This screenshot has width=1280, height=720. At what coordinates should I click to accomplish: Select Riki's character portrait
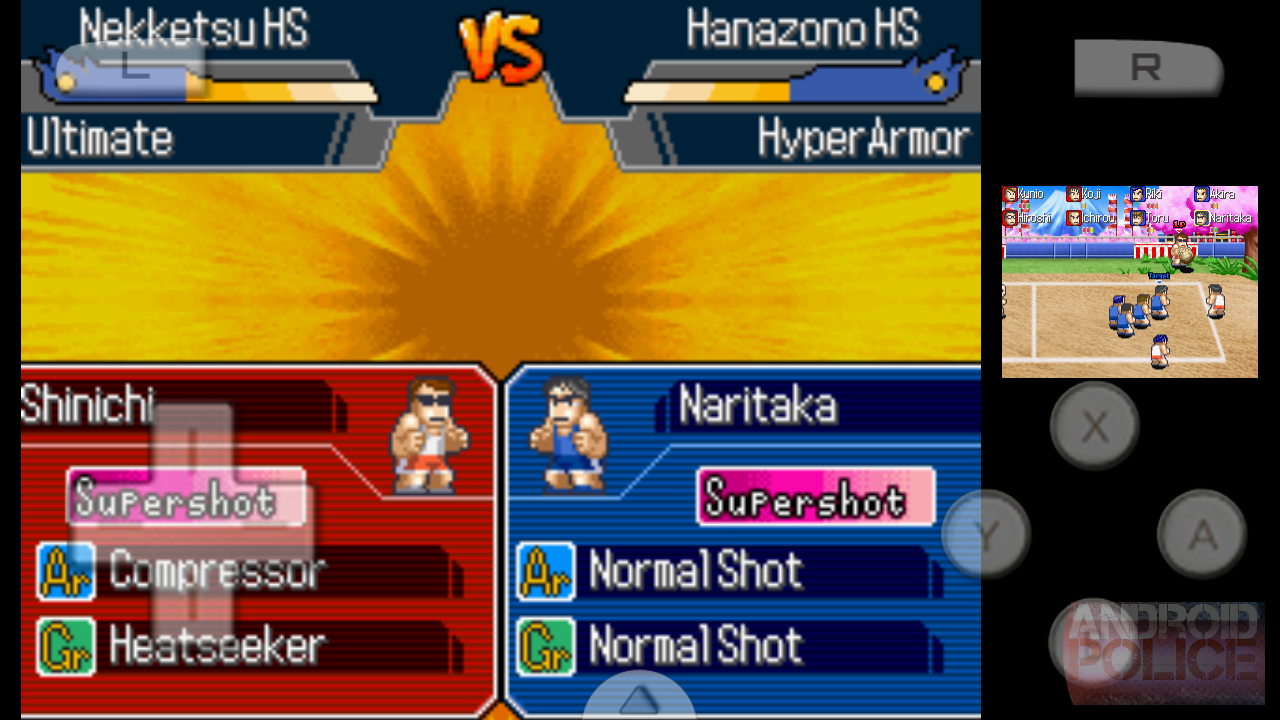(1138, 194)
